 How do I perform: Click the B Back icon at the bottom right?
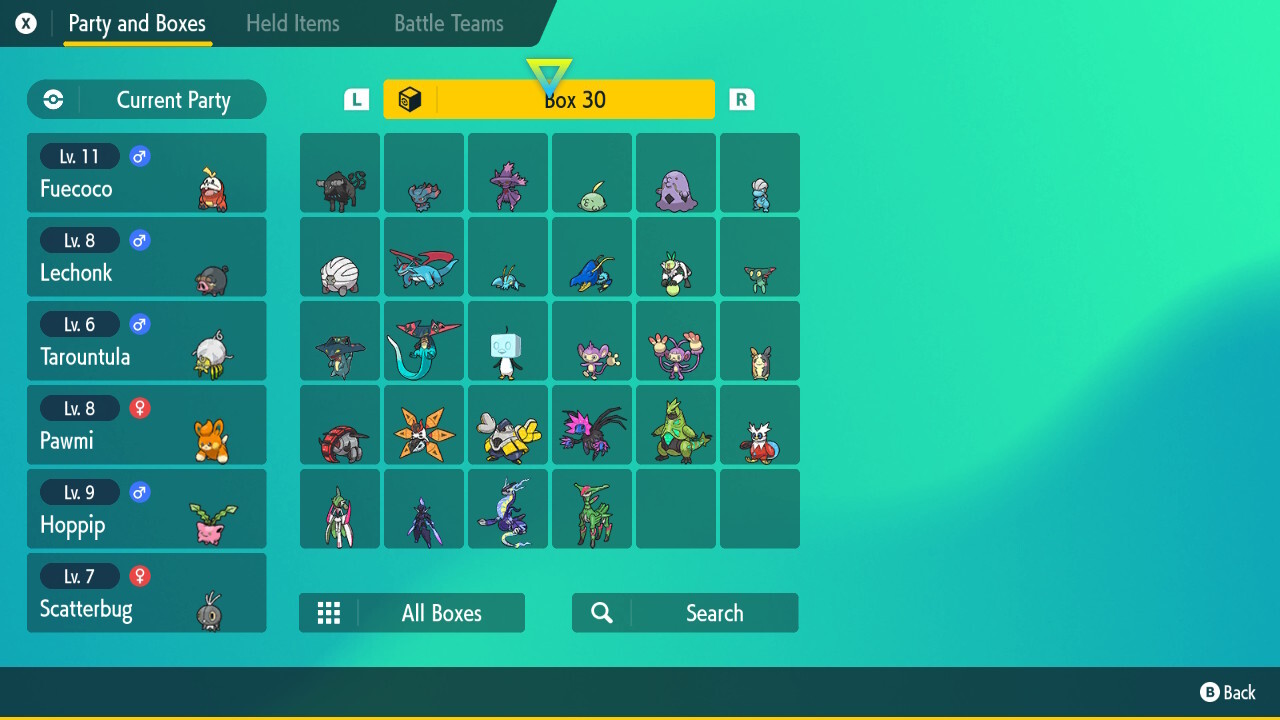1210,692
